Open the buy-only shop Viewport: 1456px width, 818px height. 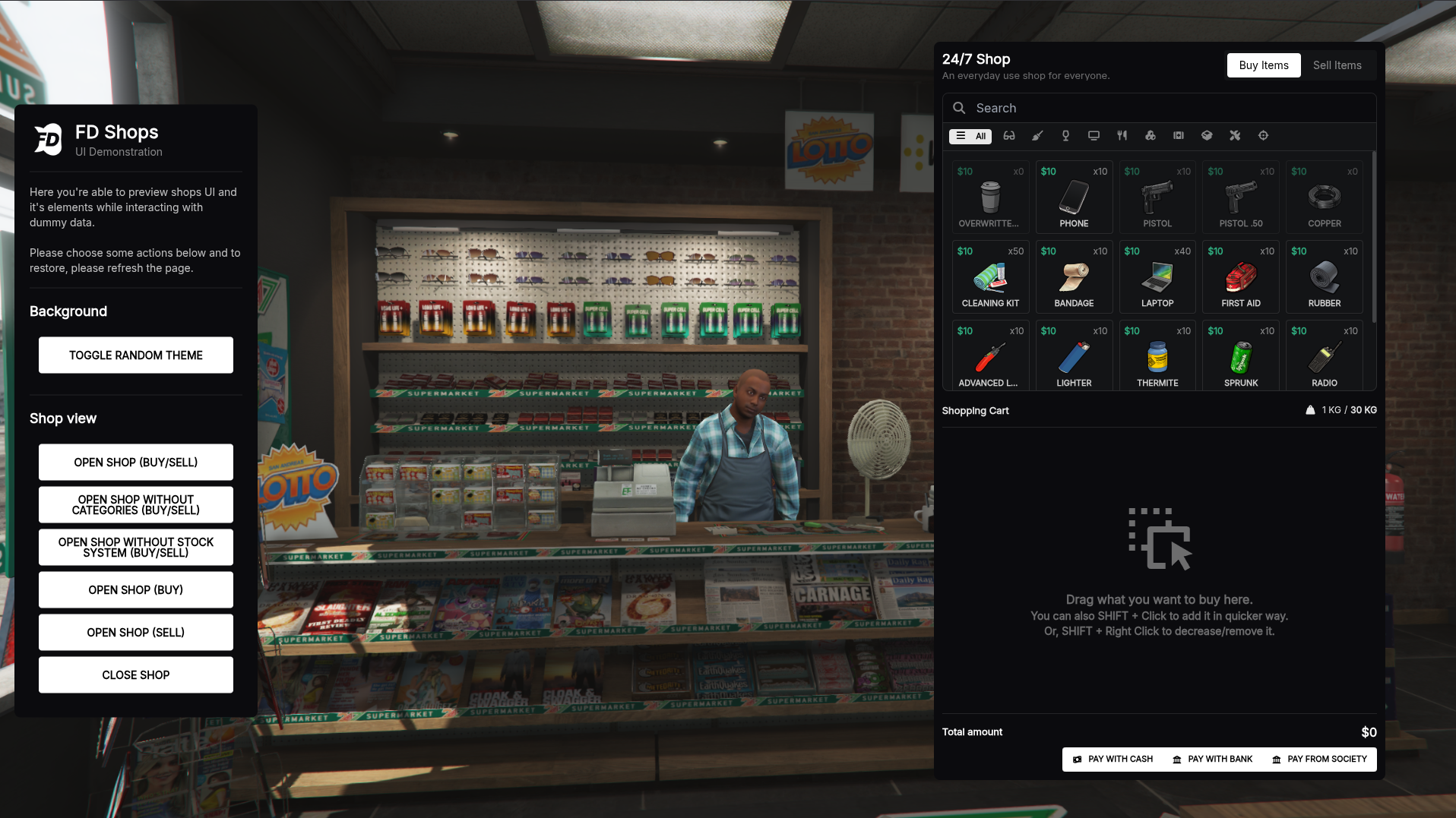point(135,589)
